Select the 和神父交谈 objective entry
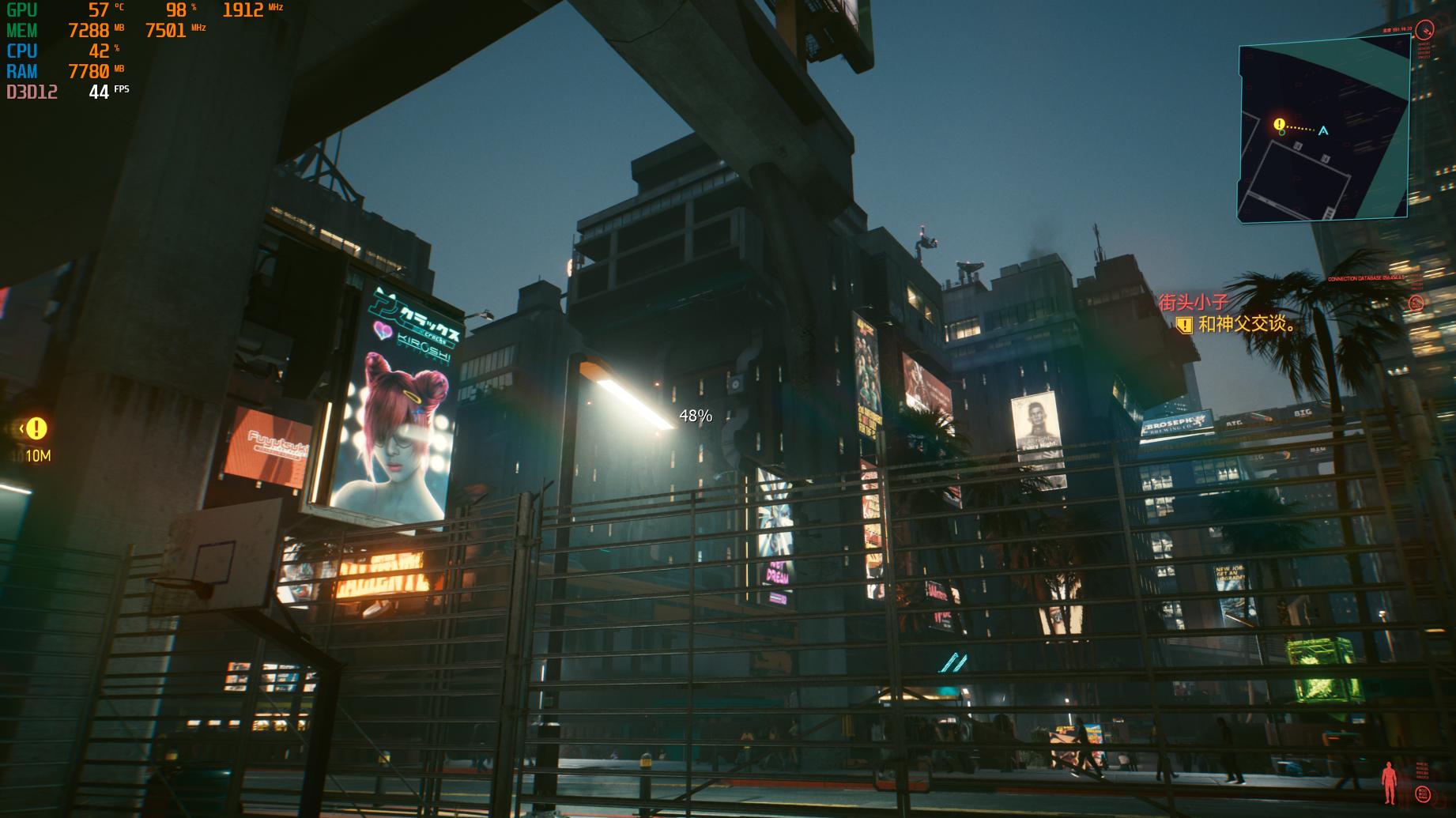The width and height of the screenshot is (1456, 818). [x=1247, y=324]
